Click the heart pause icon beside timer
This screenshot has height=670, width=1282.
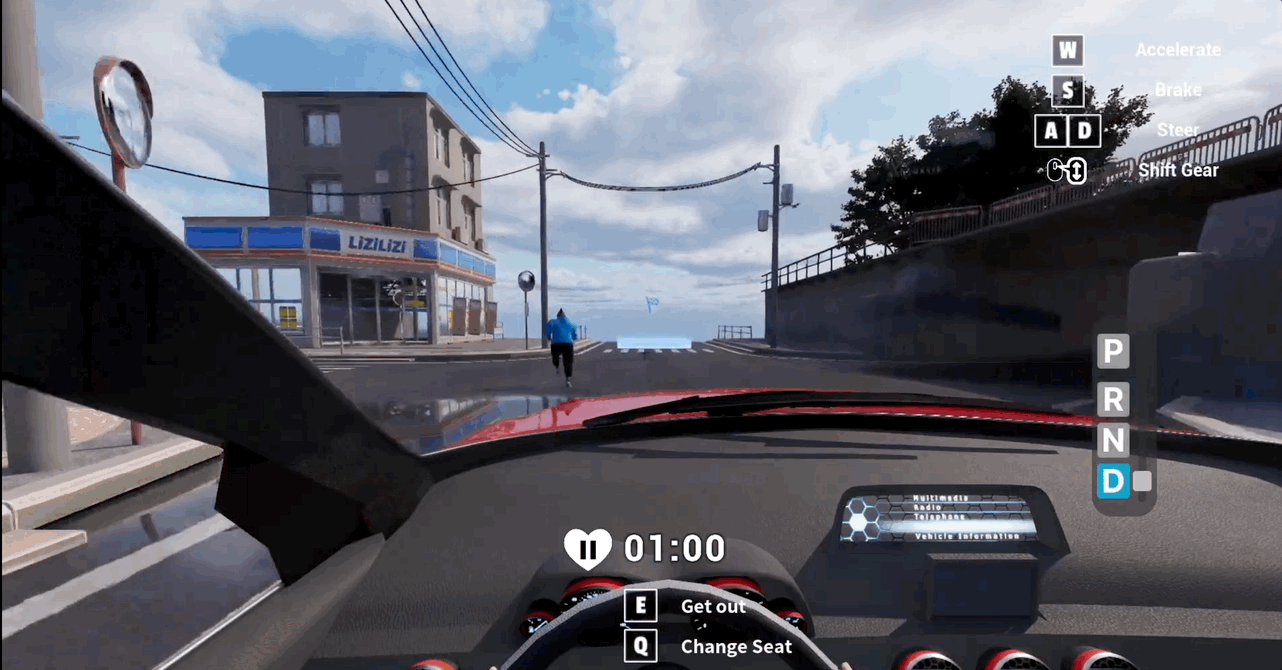(587, 548)
